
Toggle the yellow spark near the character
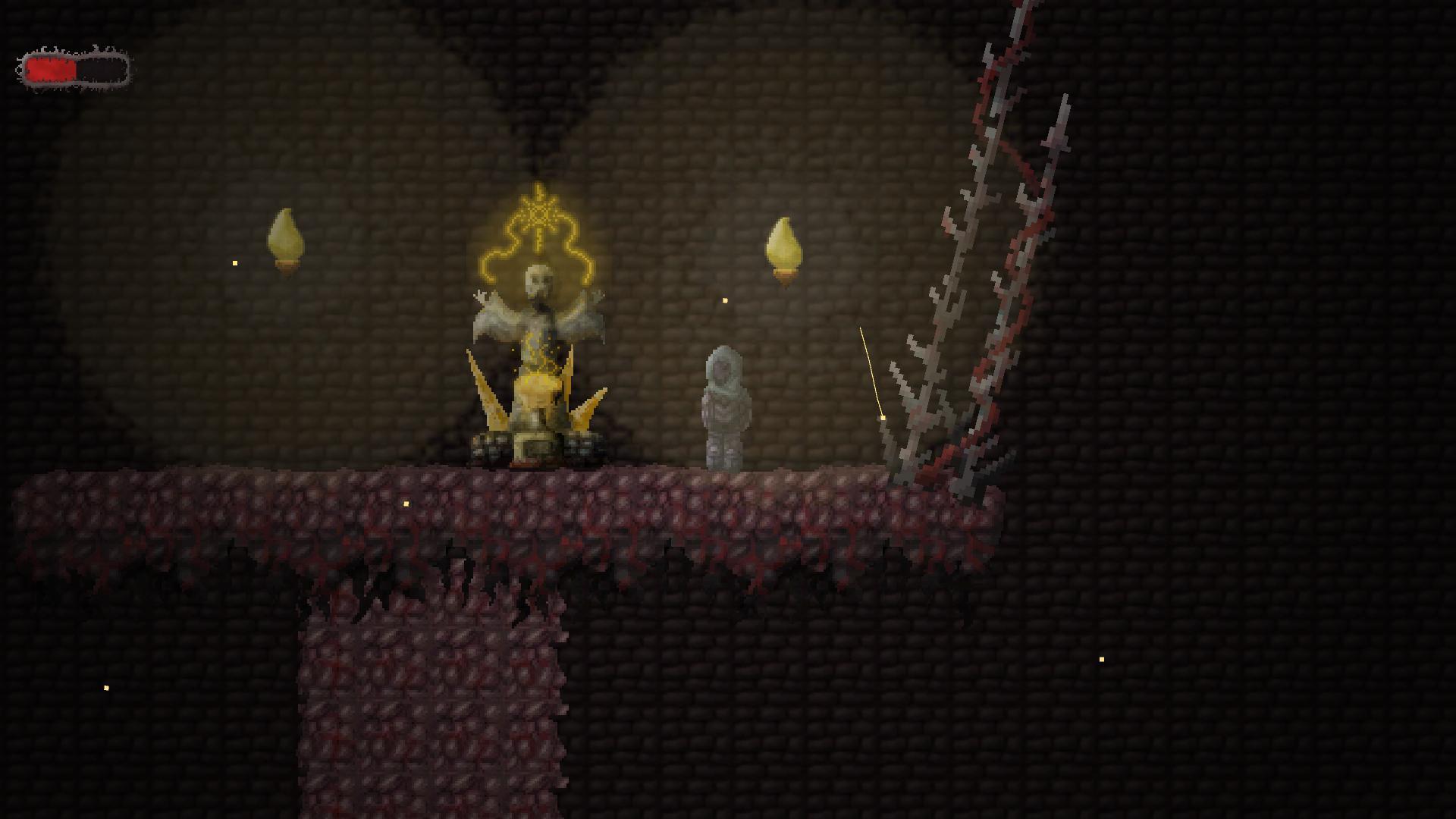click(x=724, y=301)
